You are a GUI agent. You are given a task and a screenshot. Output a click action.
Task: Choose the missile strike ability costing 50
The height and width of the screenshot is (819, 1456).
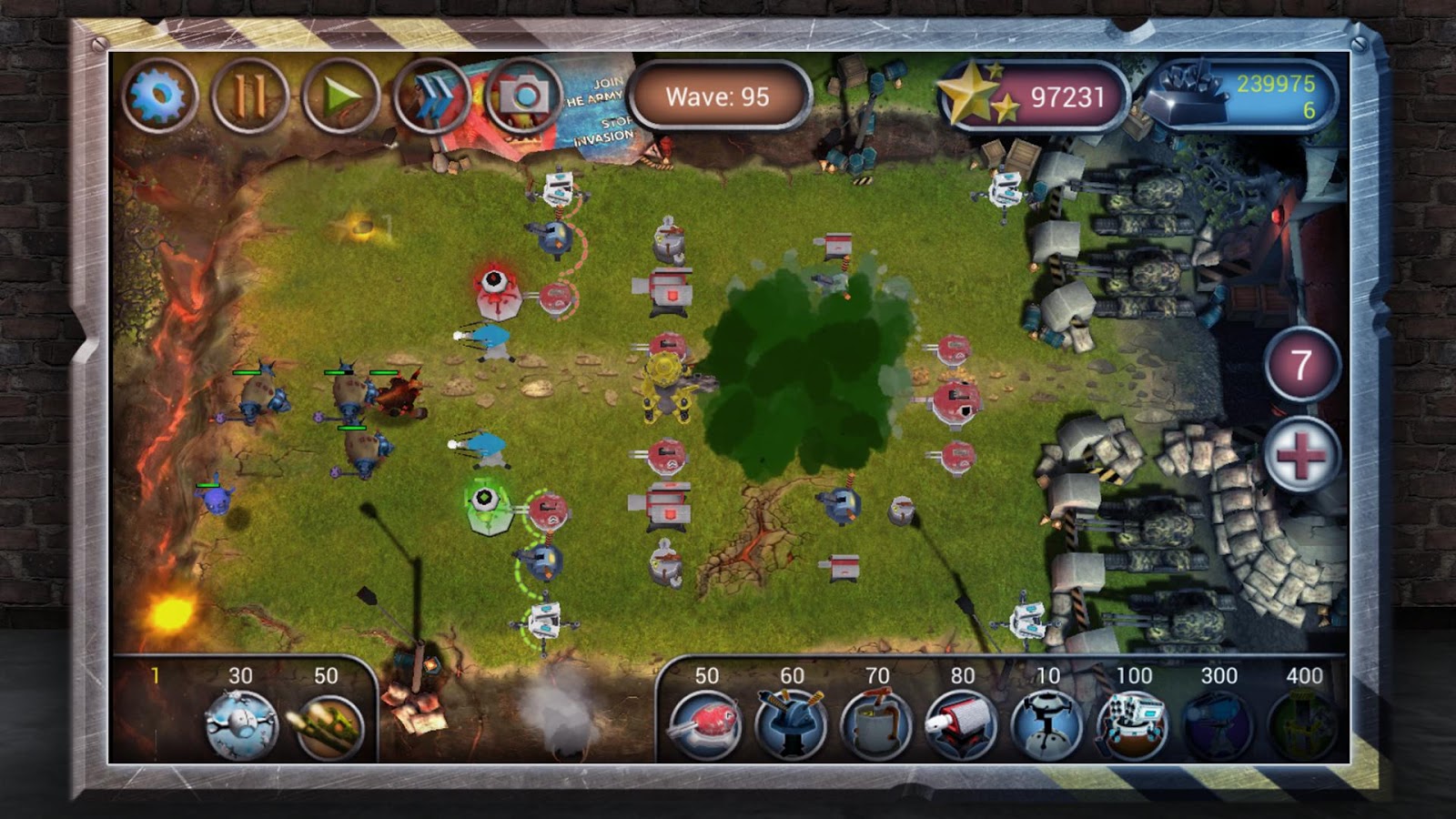tap(328, 726)
